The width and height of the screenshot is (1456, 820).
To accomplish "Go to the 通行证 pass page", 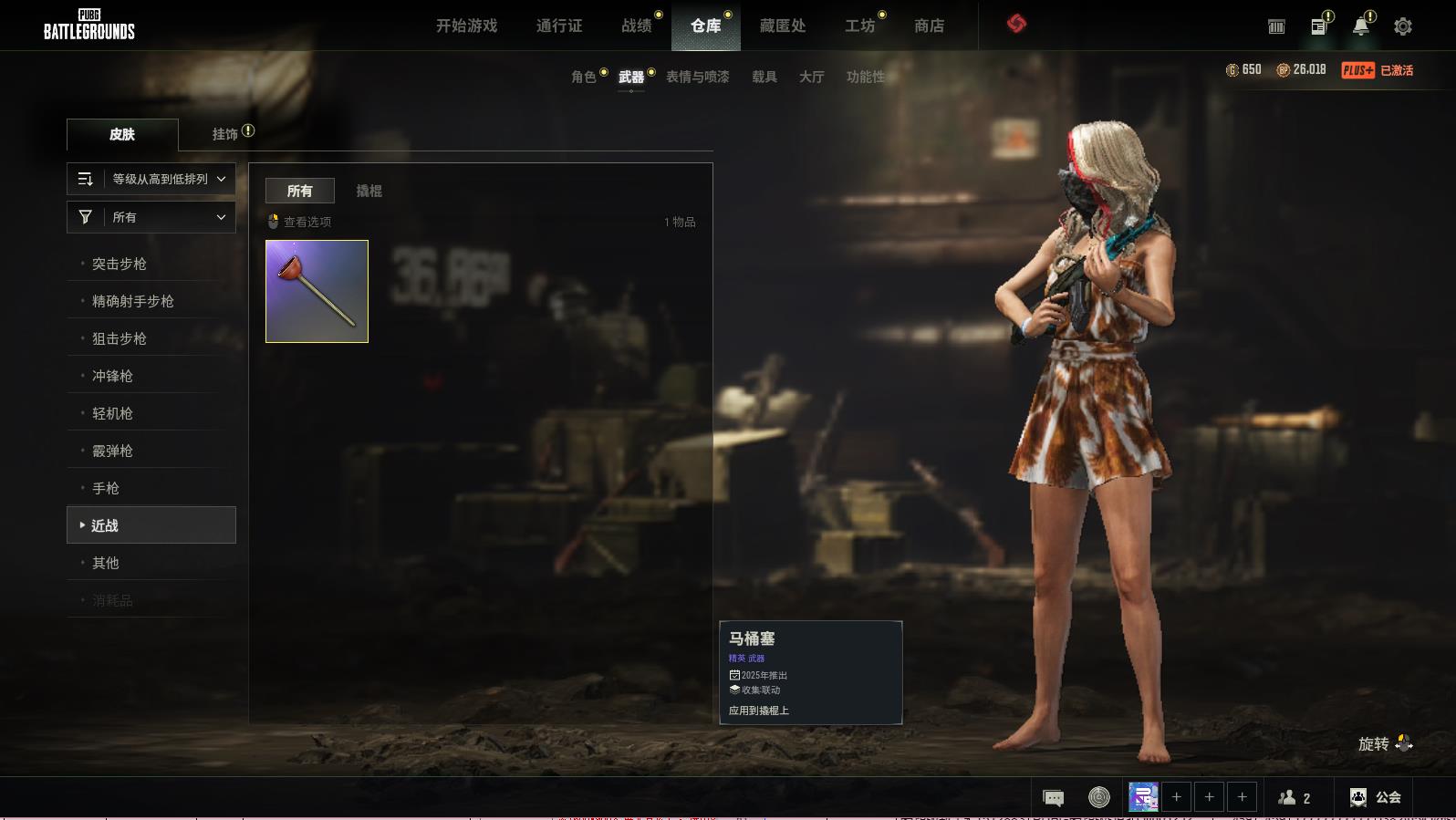I will click(559, 26).
